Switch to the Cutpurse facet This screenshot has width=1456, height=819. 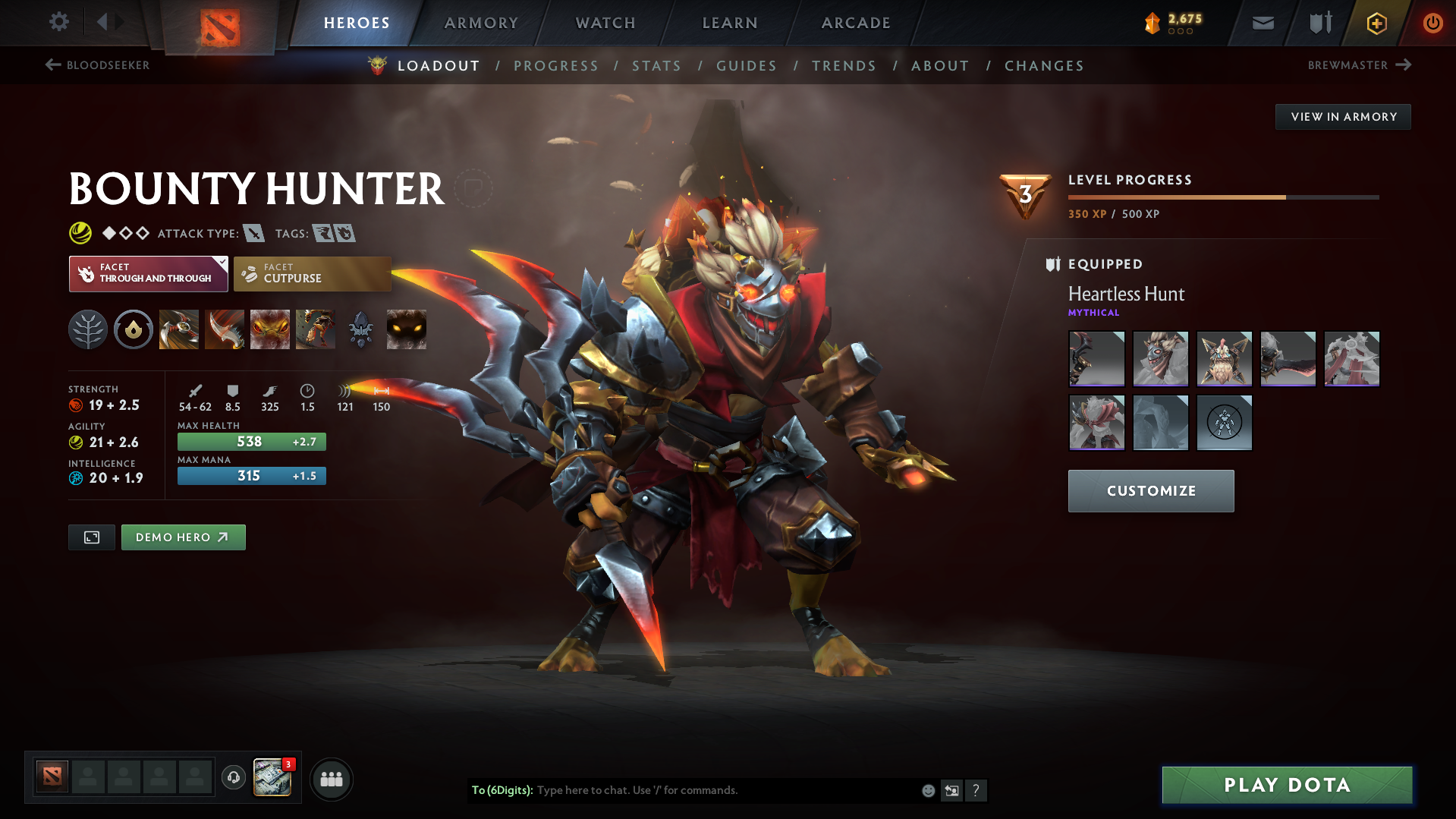pos(312,273)
